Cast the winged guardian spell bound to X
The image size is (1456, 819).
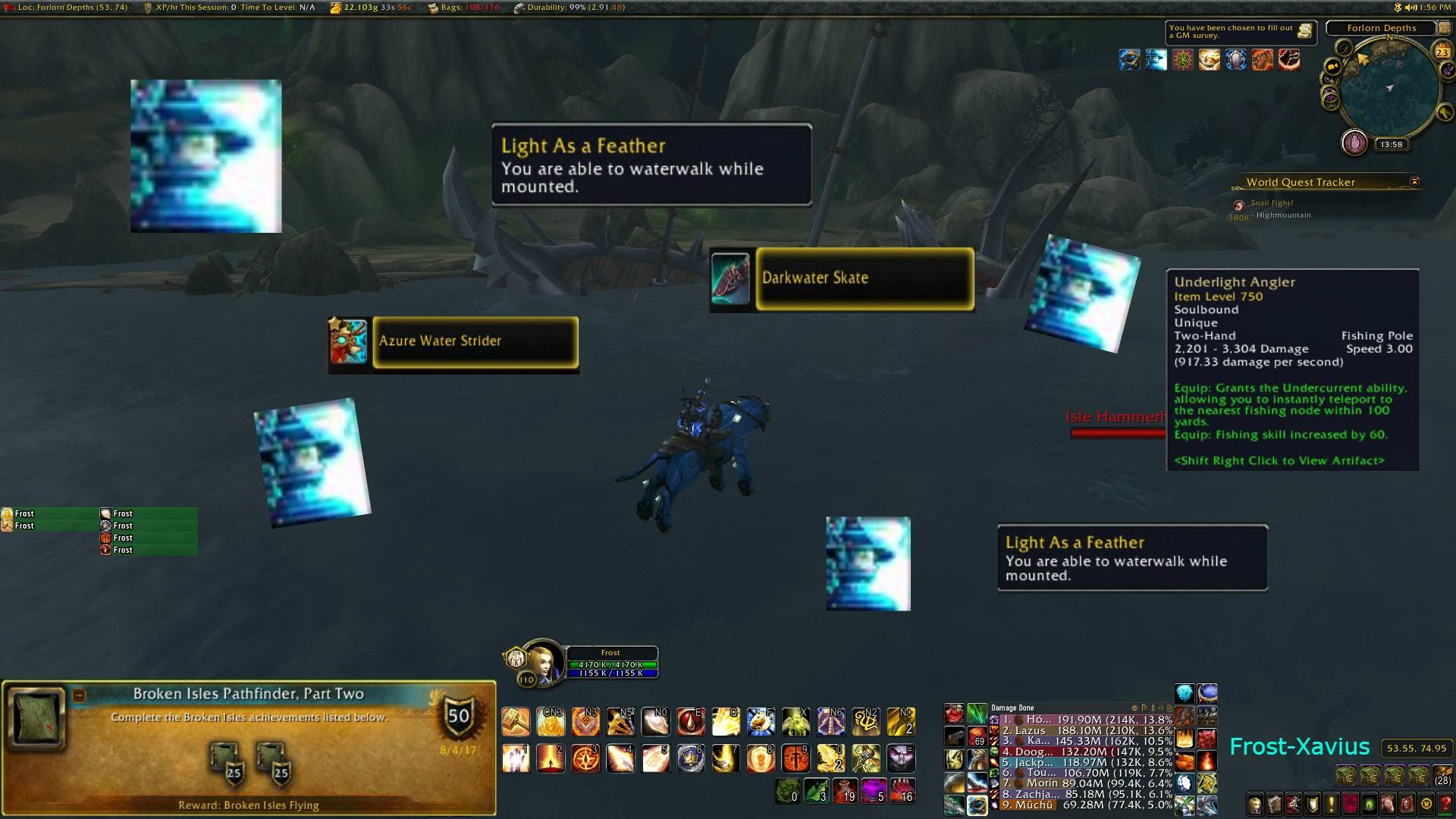796,722
